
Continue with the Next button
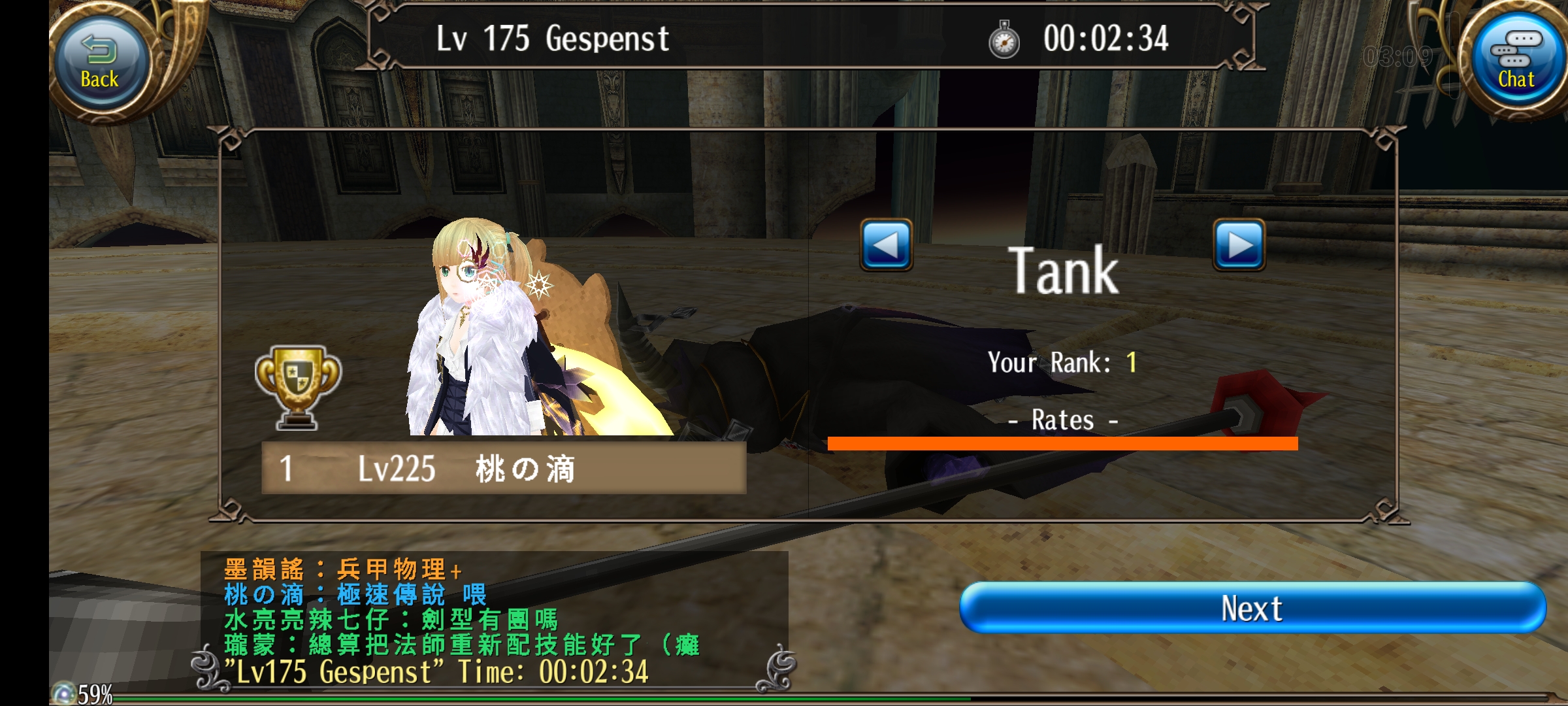pos(1252,608)
